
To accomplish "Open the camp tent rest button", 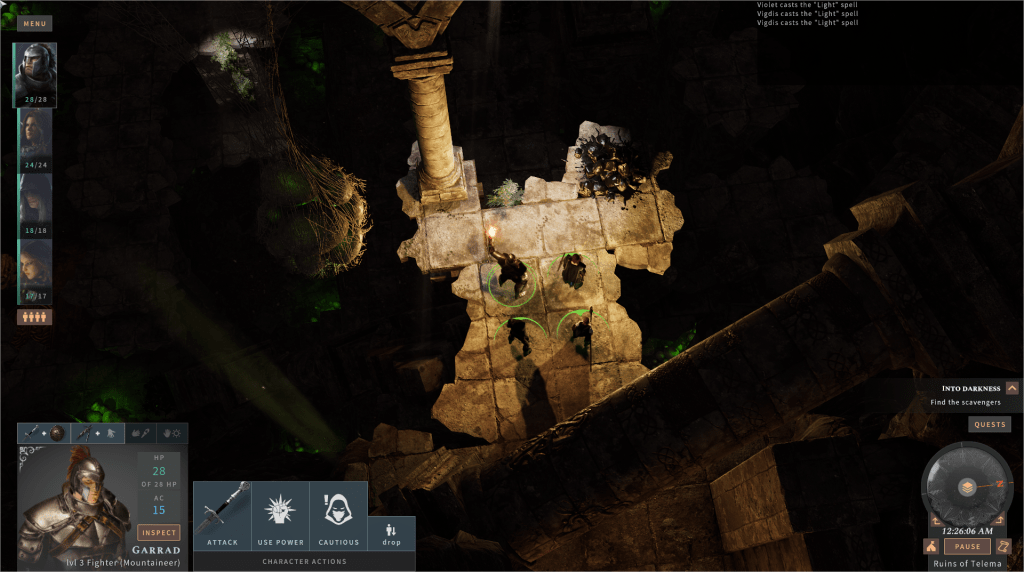I will (931, 547).
